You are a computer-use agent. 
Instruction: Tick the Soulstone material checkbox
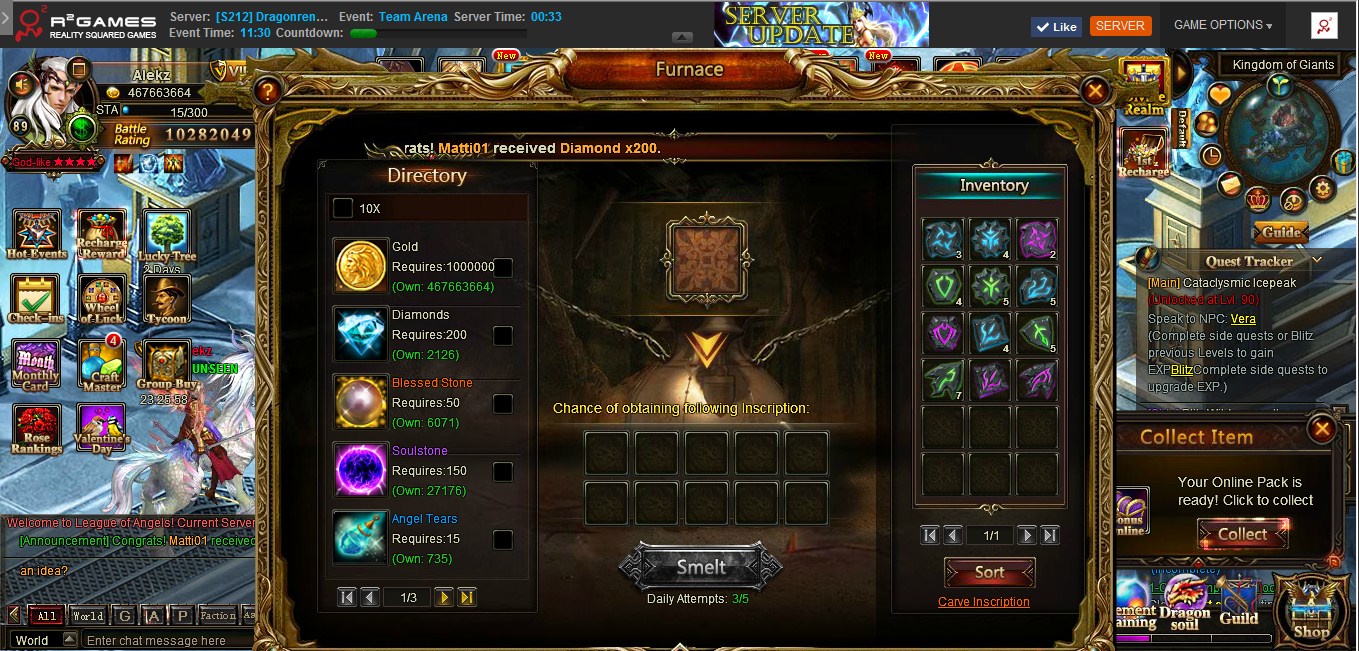[x=503, y=471]
